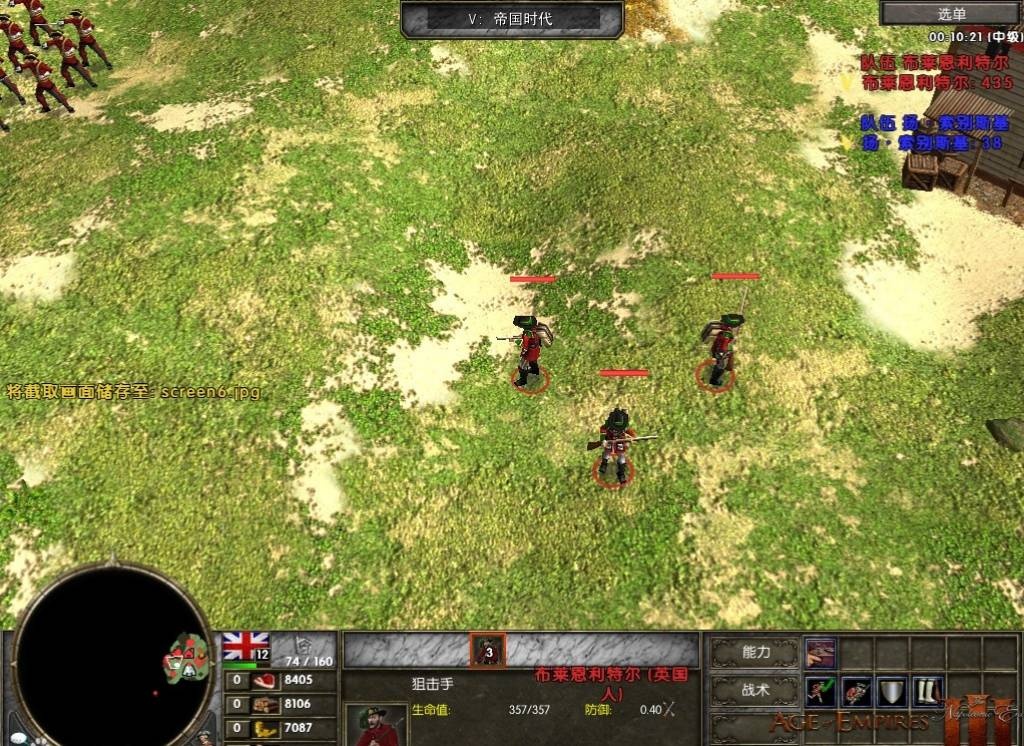
Task: Click the food resource icon
Action: click(x=264, y=681)
